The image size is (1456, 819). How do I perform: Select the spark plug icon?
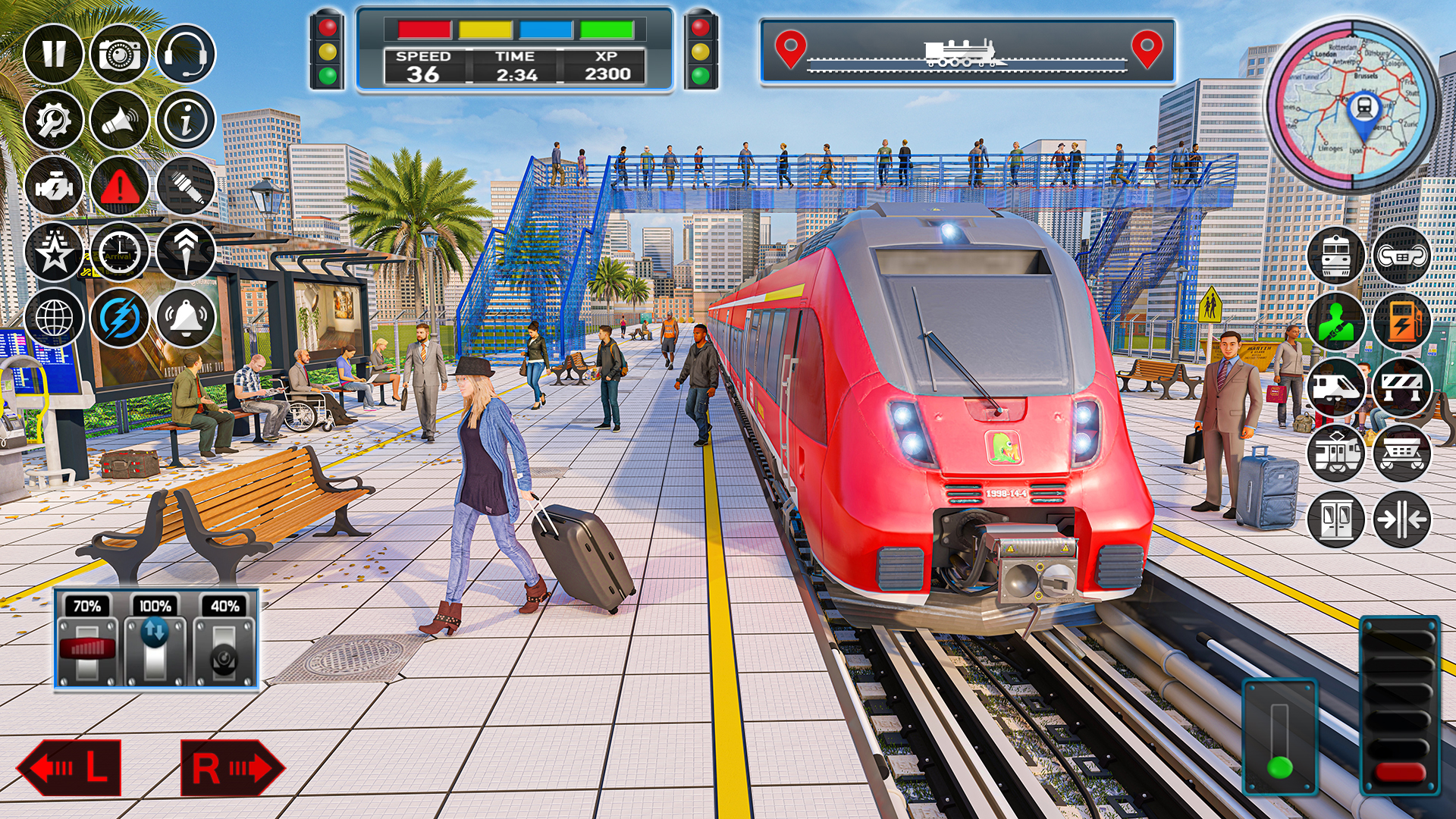pyautogui.click(x=186, y=186)
